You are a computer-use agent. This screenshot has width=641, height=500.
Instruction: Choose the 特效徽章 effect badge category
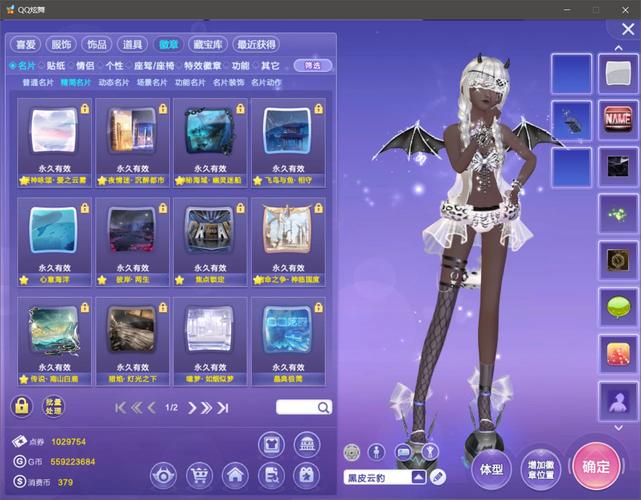[202, 65]
